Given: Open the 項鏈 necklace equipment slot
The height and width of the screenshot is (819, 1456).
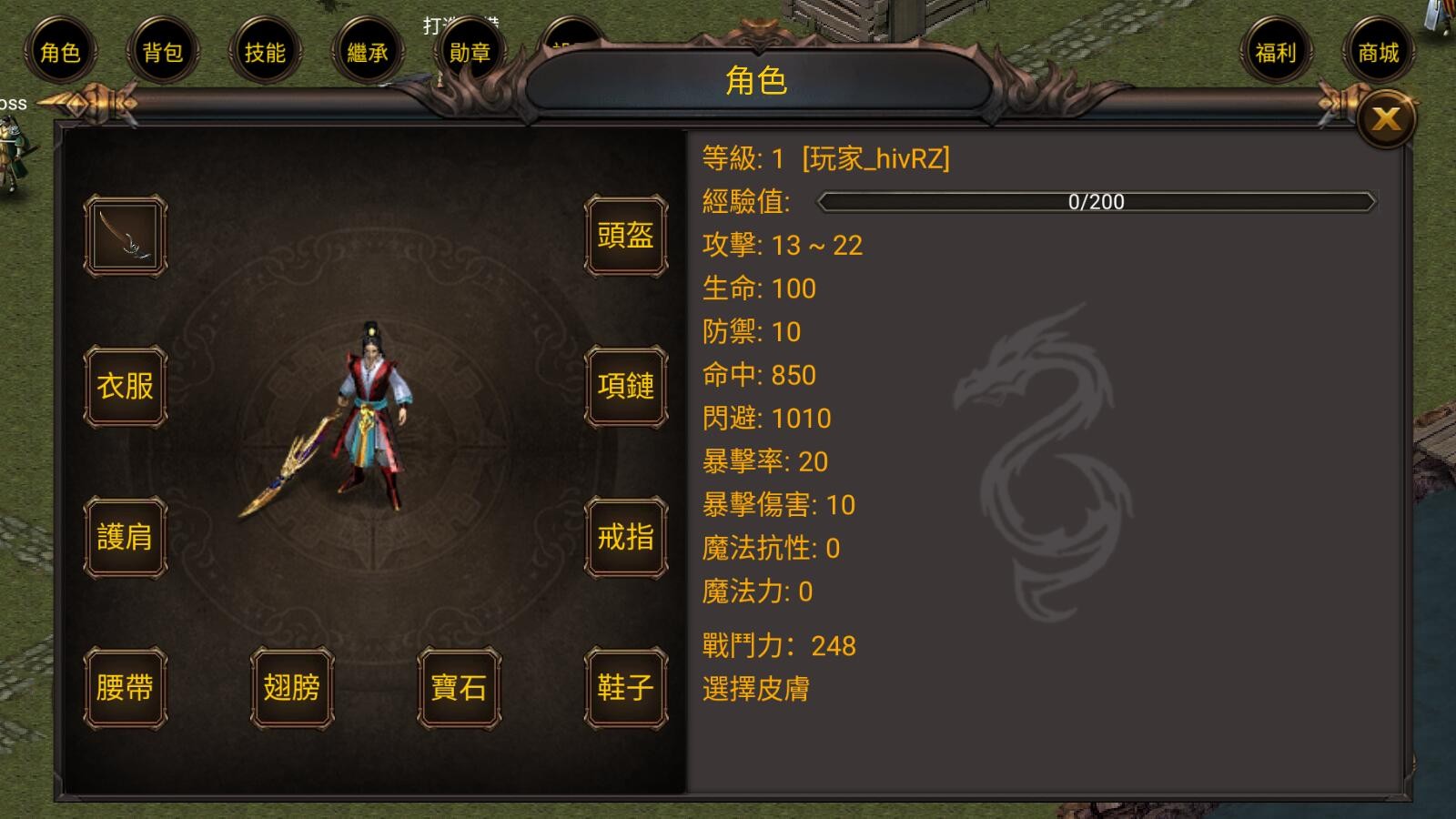Looking at the screenshot, I should 625,387.
